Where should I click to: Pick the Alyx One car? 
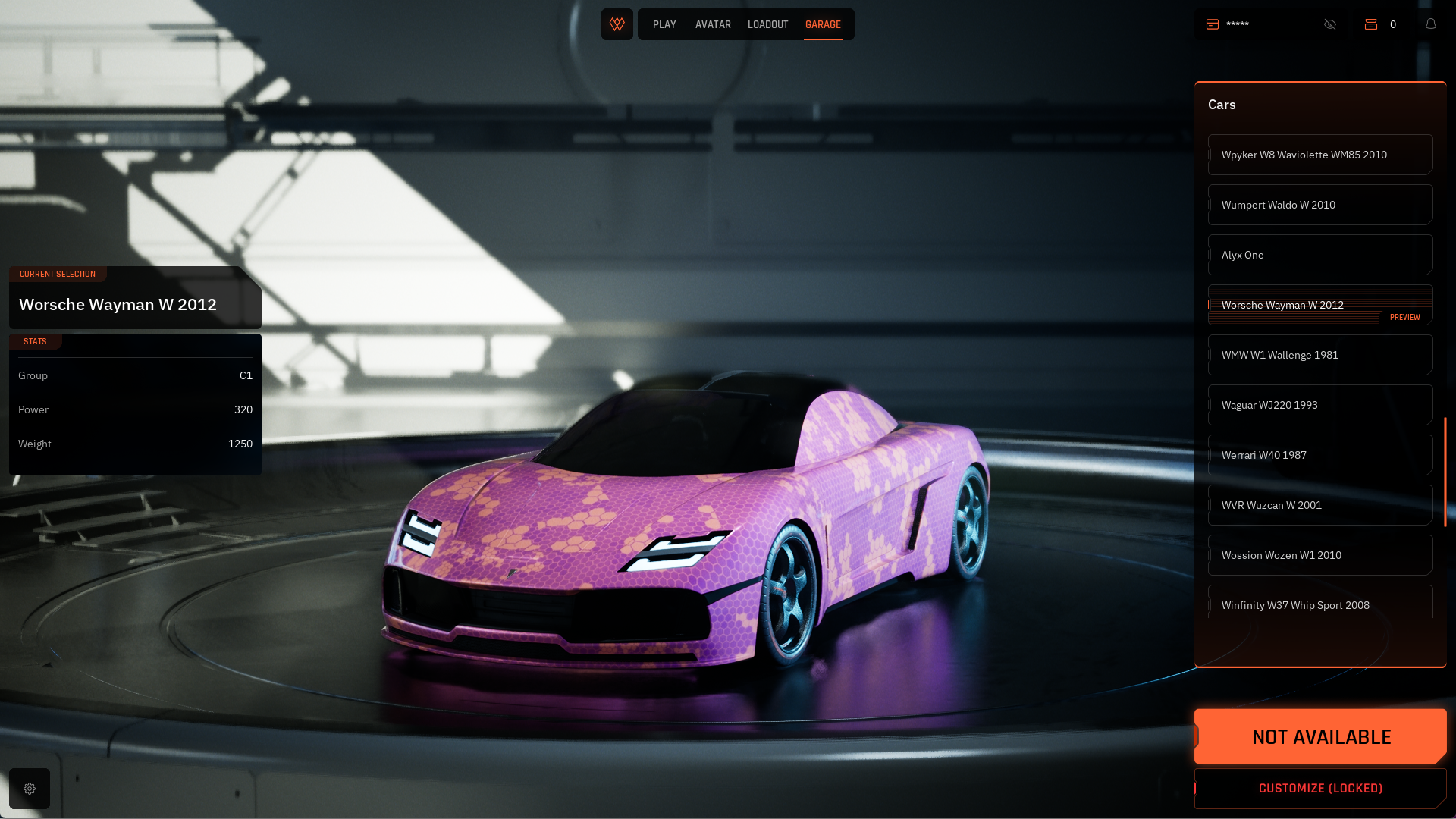[1319, 255]
